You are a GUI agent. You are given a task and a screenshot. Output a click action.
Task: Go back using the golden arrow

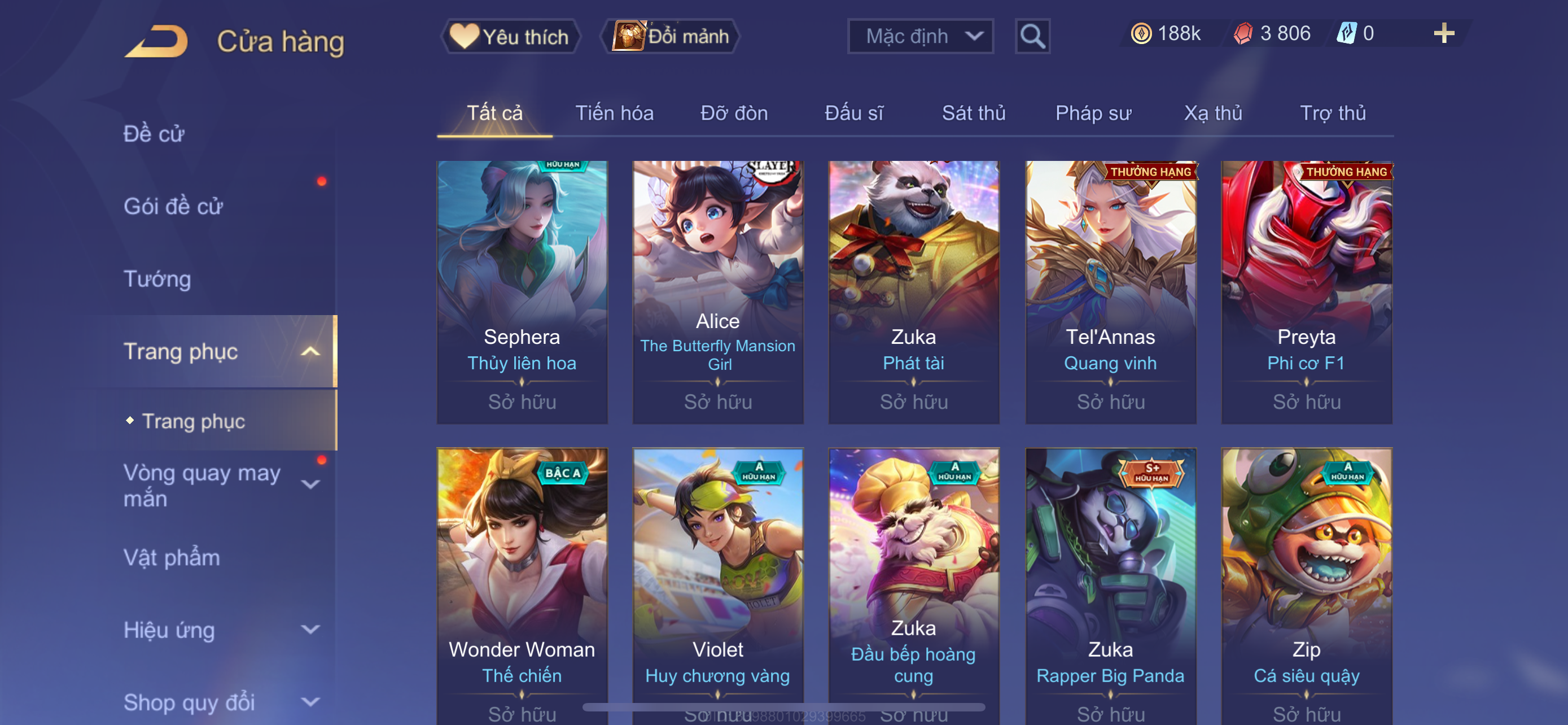tap(157, 41)
